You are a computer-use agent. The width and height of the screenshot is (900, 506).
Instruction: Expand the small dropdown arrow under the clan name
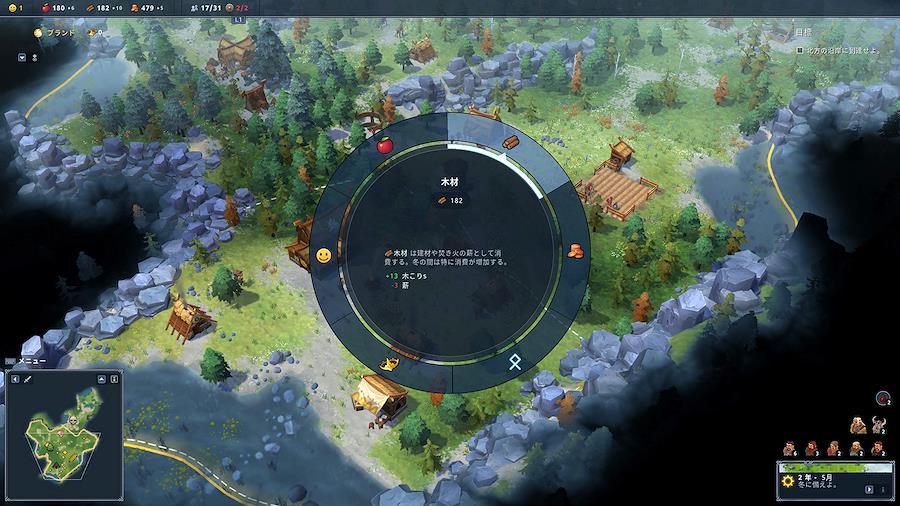(x=22, y=57)
